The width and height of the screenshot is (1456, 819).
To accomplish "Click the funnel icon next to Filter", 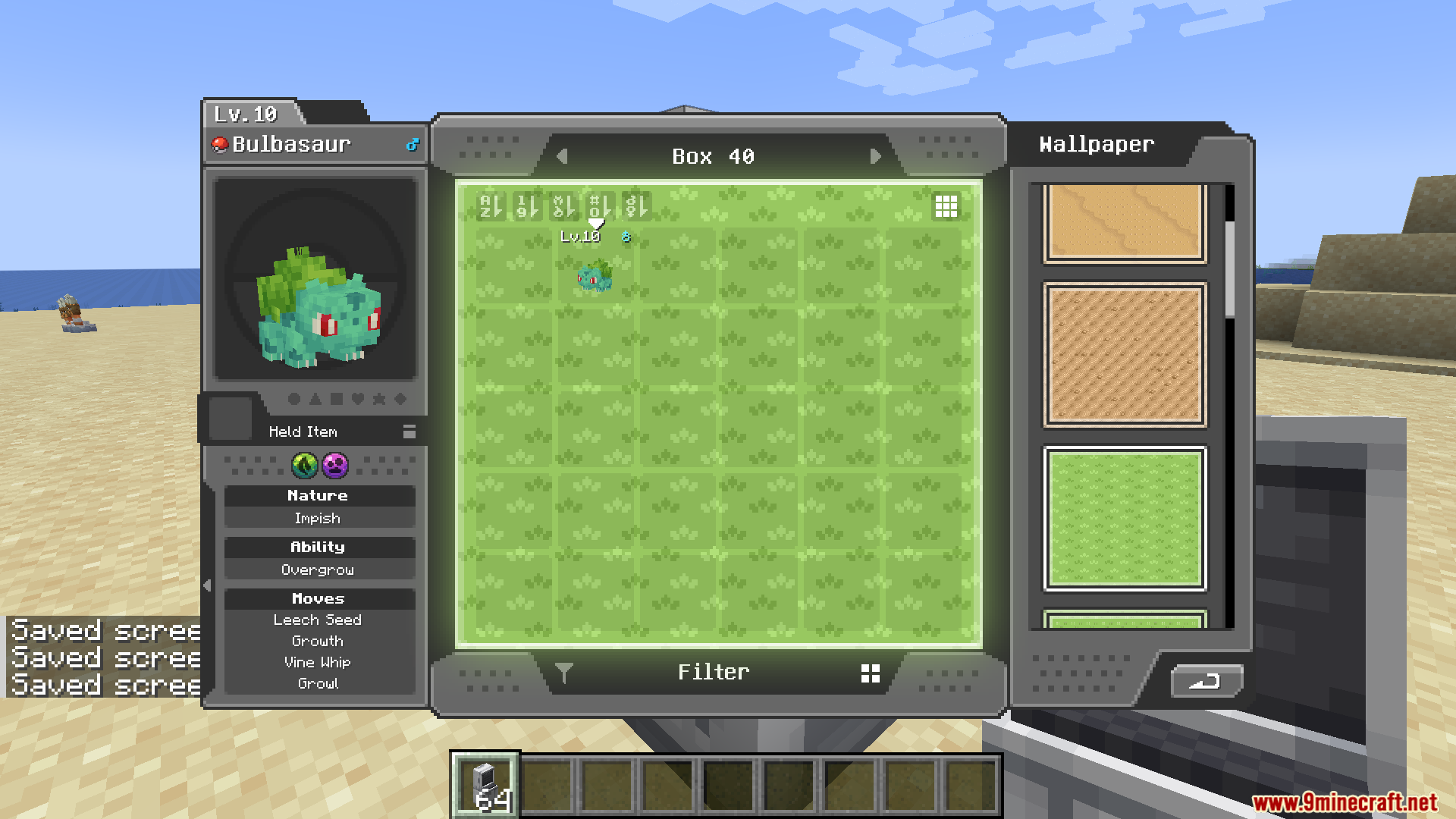I will [564, 672].
